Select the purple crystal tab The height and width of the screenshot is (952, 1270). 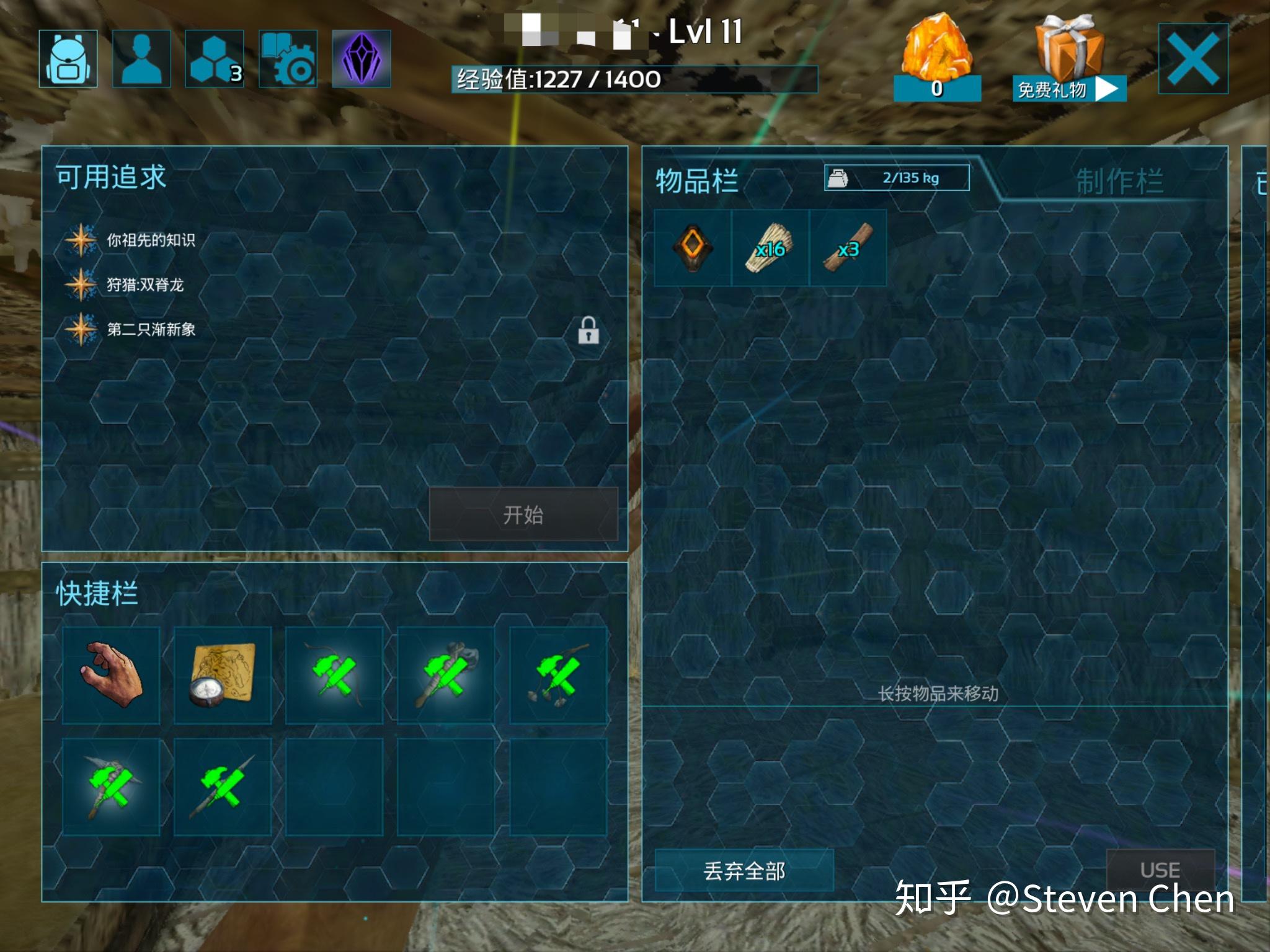362,59
